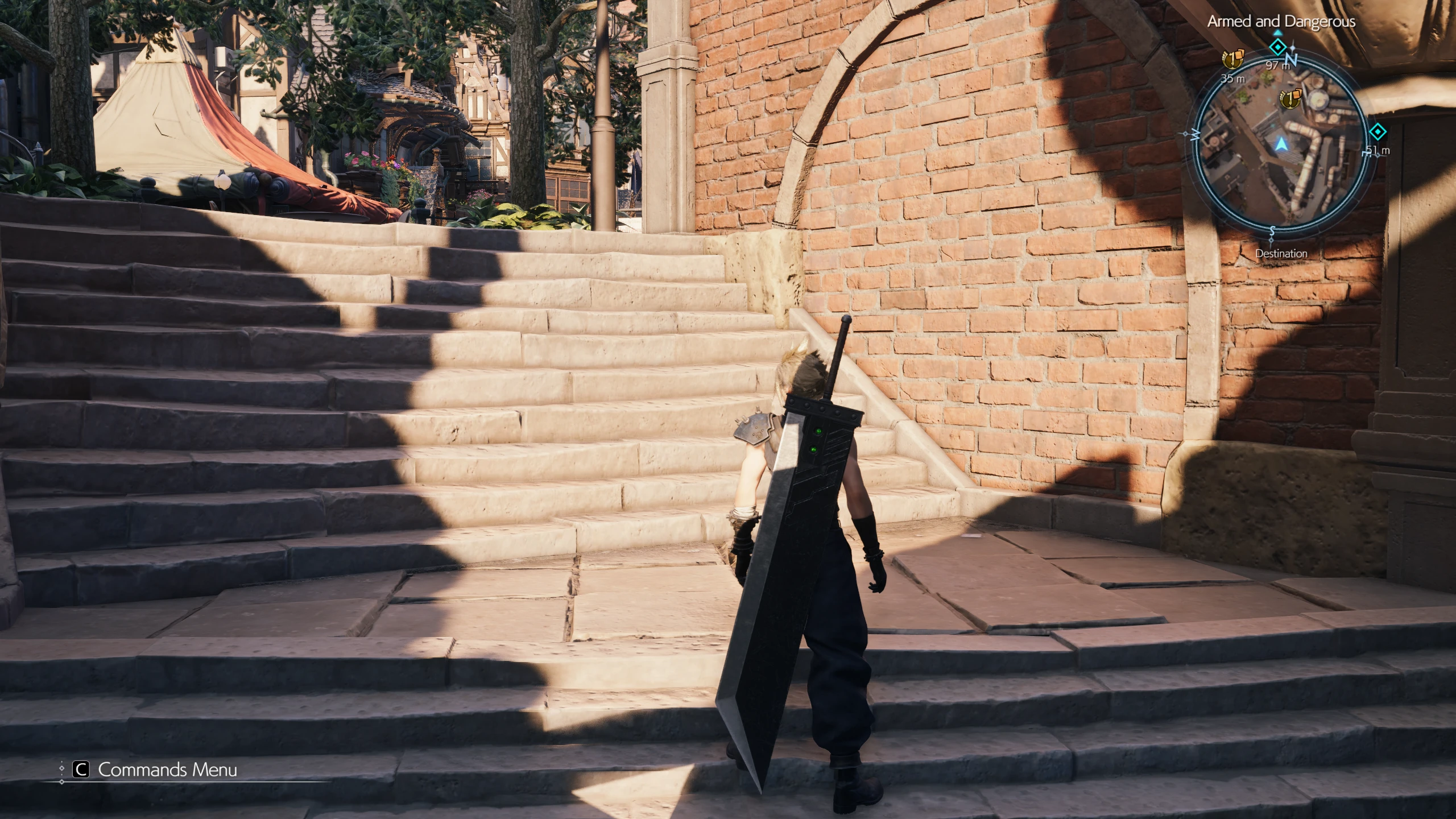Select the gold medal marker inside the minimap
This screenshot has width=1456, height=819.
coord(1289,99)
